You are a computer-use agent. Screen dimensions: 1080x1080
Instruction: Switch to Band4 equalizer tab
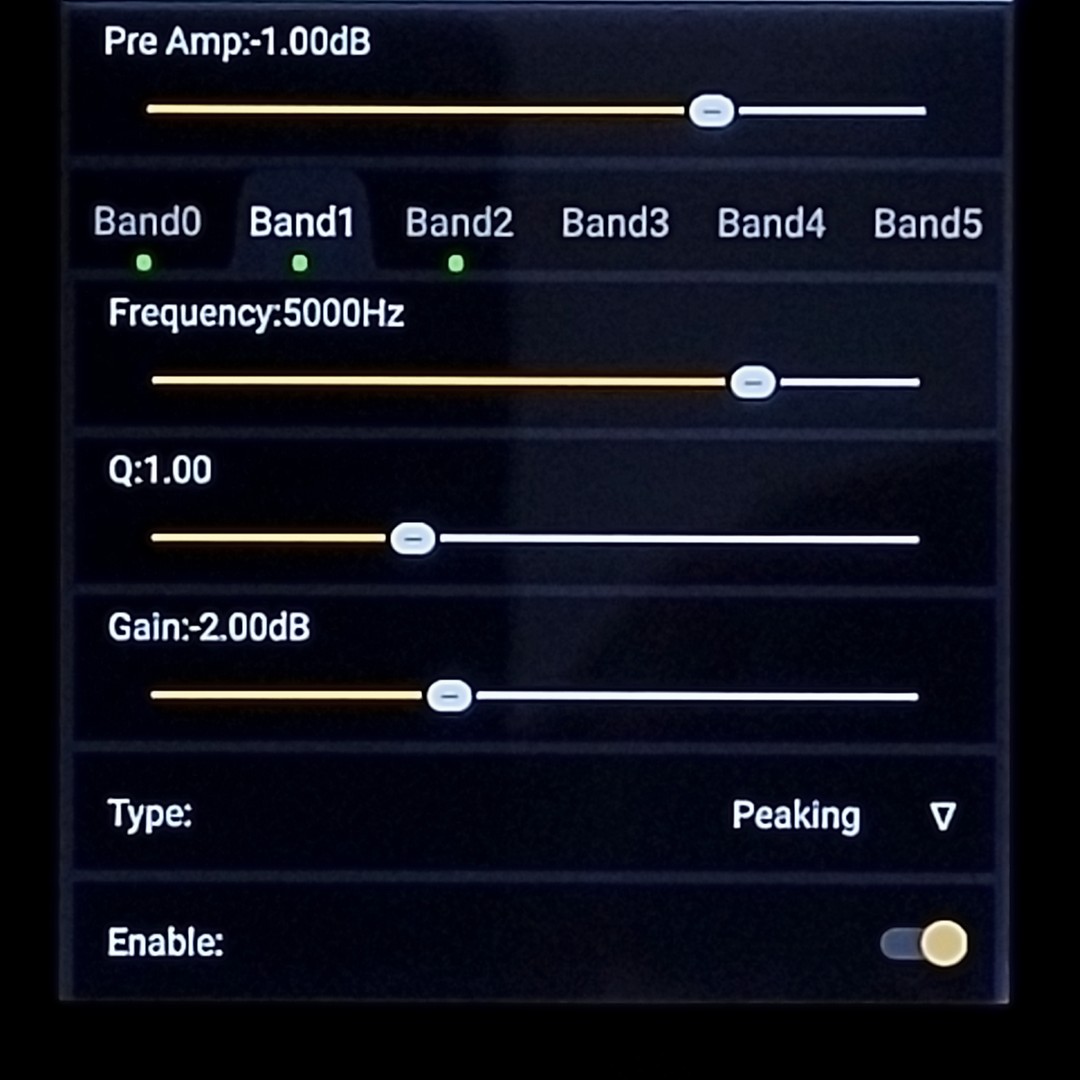click(771, 223)
